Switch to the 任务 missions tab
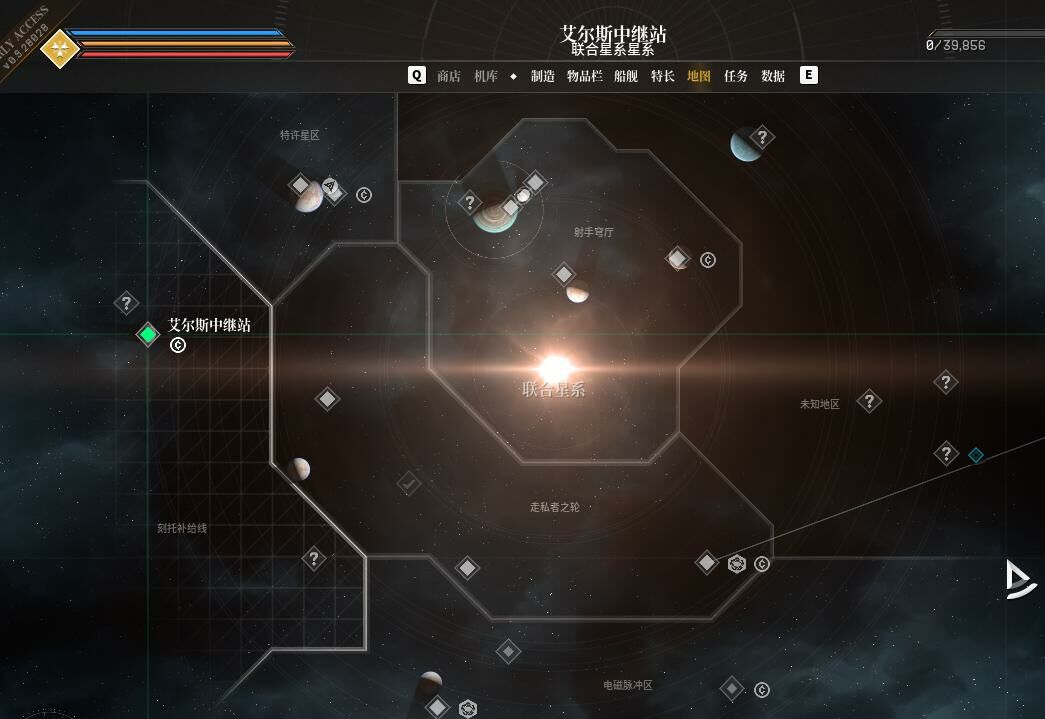 click(736, 76)
